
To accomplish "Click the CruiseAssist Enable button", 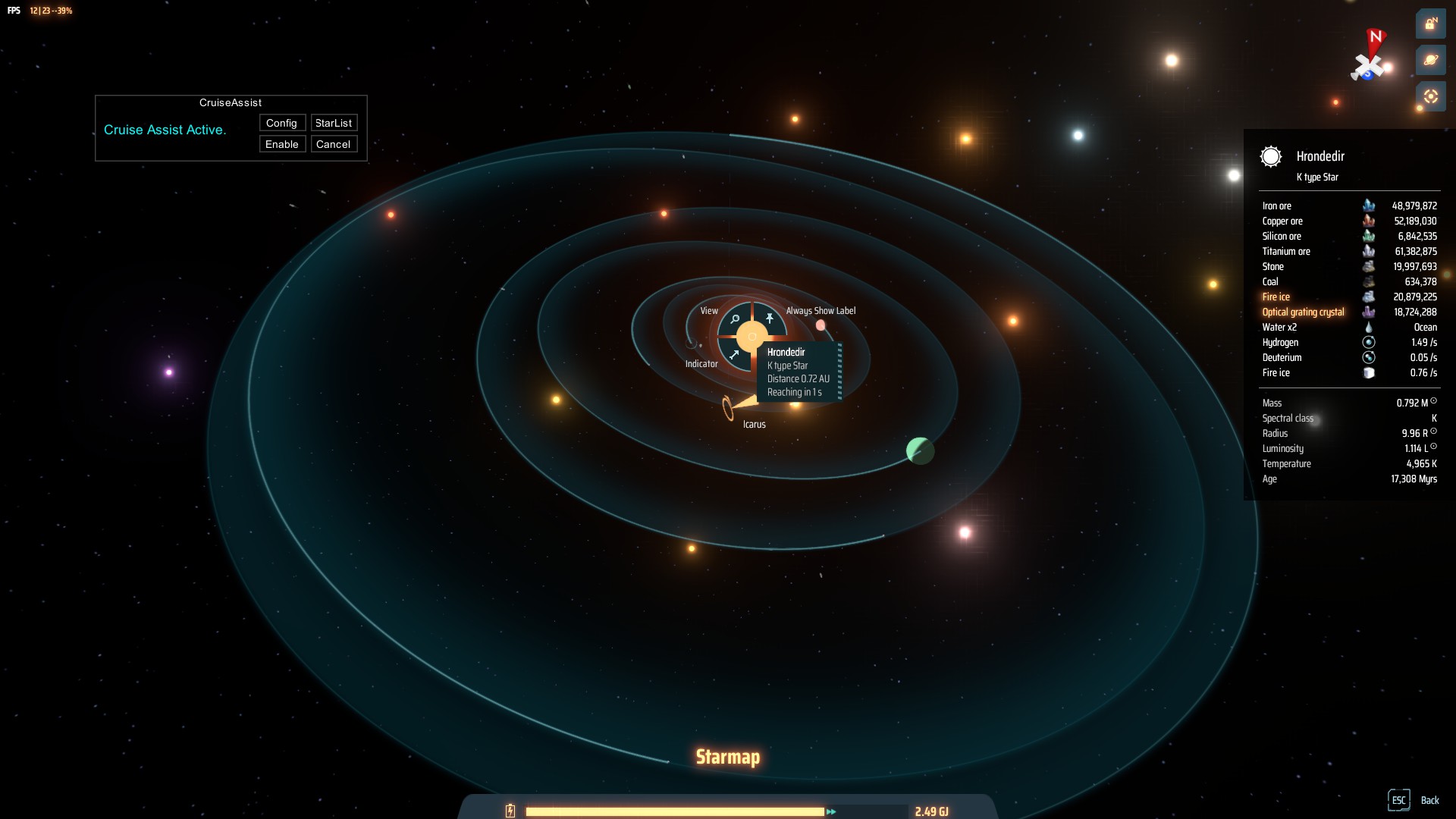I will coord(282,144).
